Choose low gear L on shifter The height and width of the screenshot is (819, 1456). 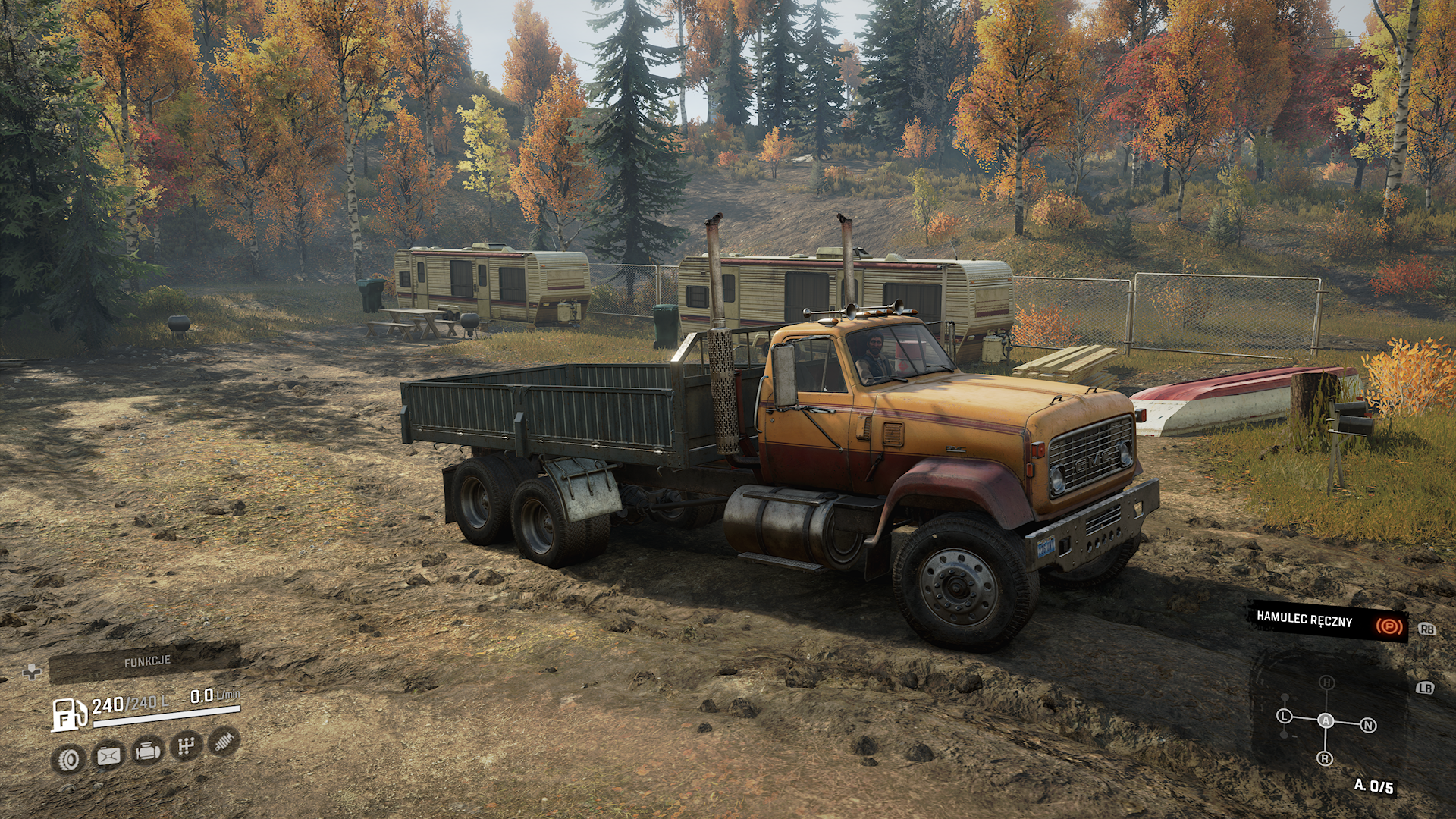coord(1284,716)
